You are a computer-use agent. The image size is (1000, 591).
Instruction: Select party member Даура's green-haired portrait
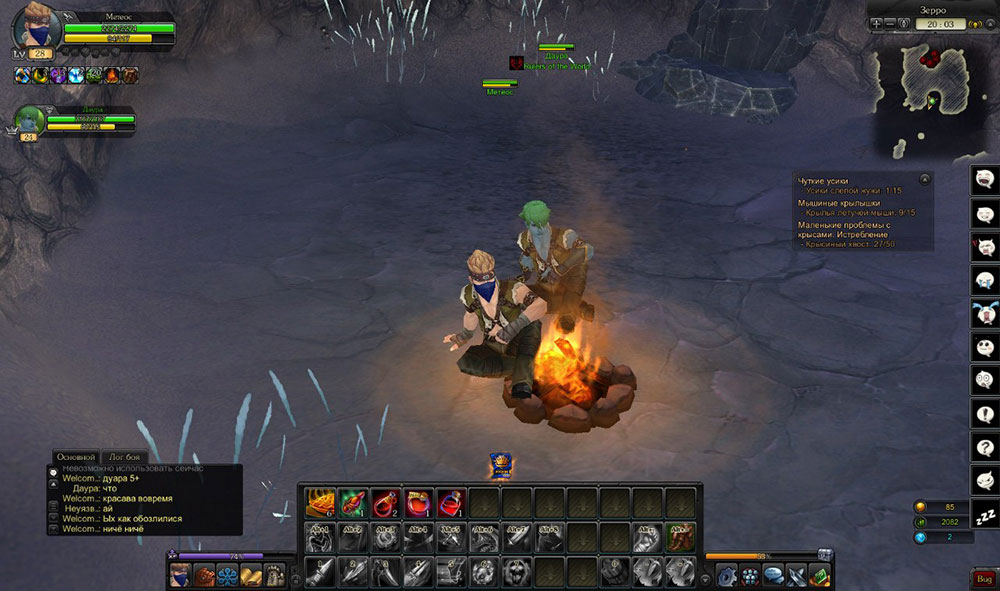click(27, 120)
